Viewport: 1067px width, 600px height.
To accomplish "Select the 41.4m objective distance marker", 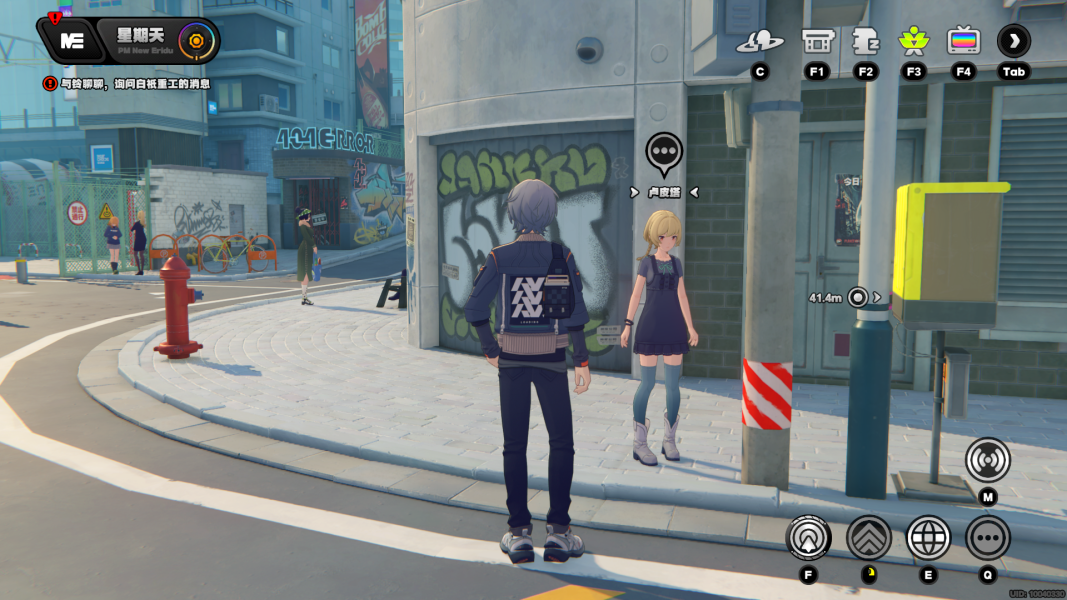I will point(856,297).
